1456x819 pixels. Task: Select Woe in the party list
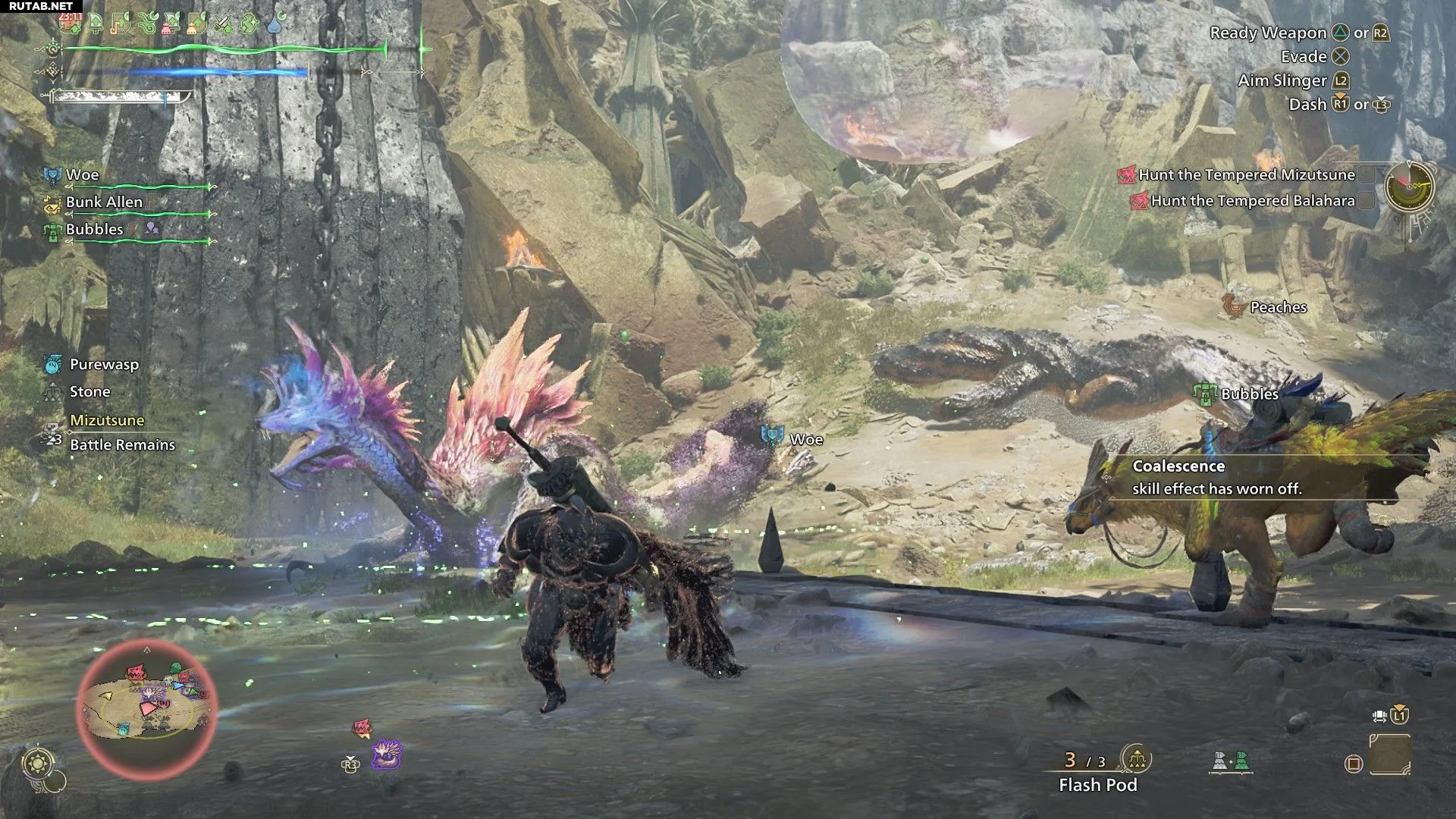(82, 175)
